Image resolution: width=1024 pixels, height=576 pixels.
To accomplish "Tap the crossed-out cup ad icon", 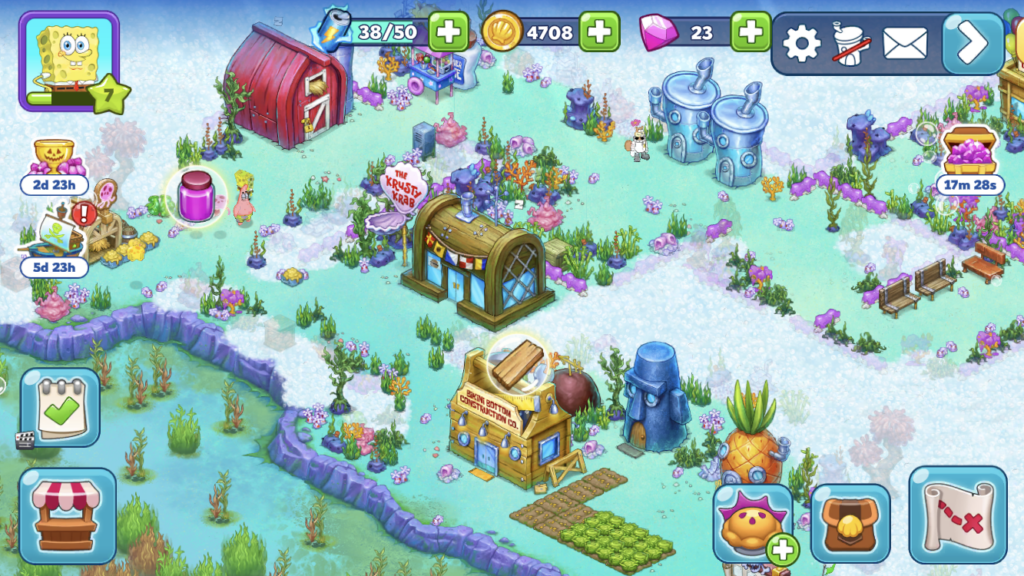I will [851, 44].
